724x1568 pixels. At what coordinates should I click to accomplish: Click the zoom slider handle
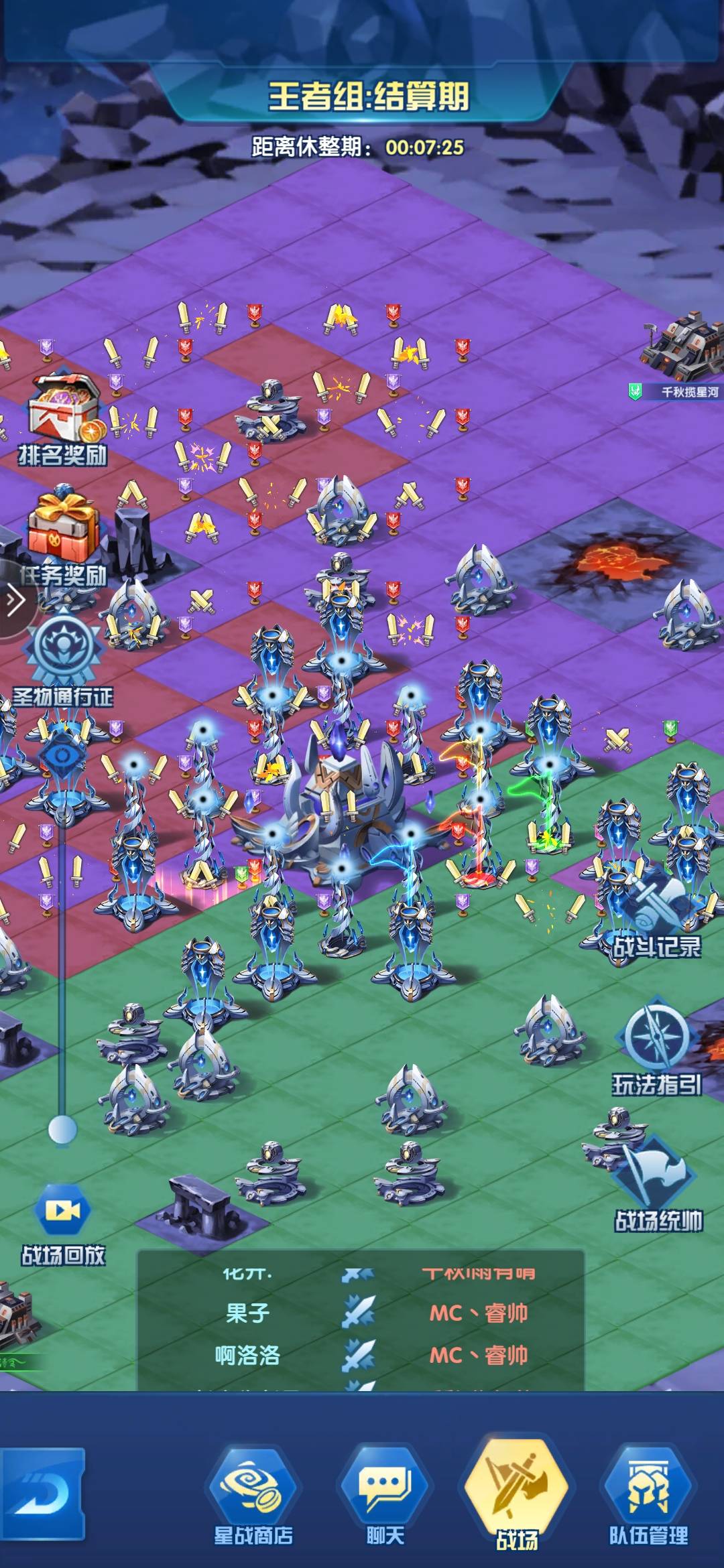click(x=62, y=1130)
